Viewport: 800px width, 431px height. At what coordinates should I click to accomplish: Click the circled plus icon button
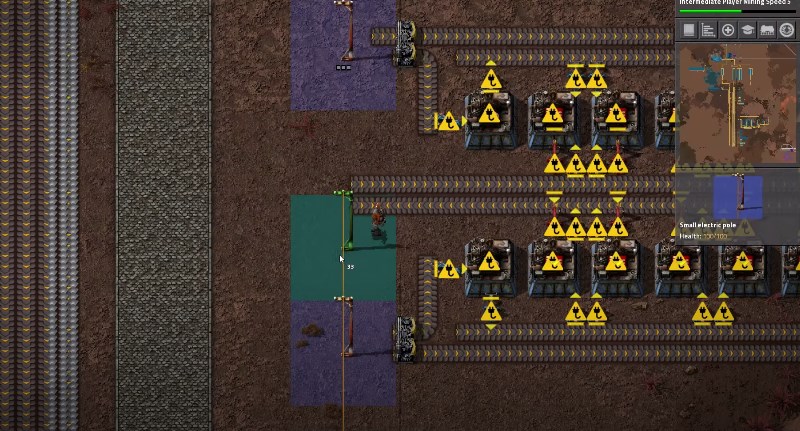pyautogui.click(x=728, y=30)
